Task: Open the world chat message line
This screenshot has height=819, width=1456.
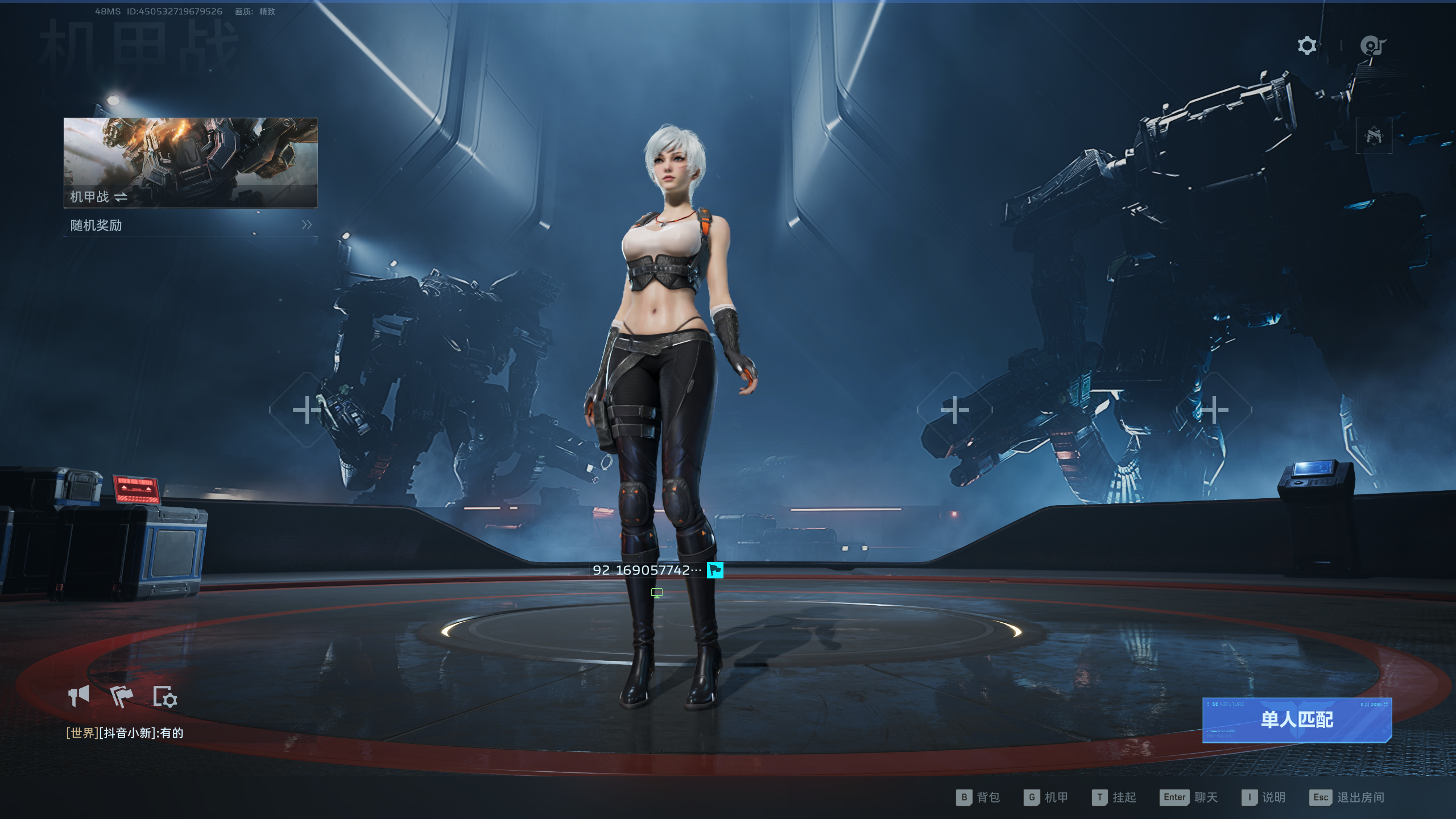Action: [x=125, y=733]
